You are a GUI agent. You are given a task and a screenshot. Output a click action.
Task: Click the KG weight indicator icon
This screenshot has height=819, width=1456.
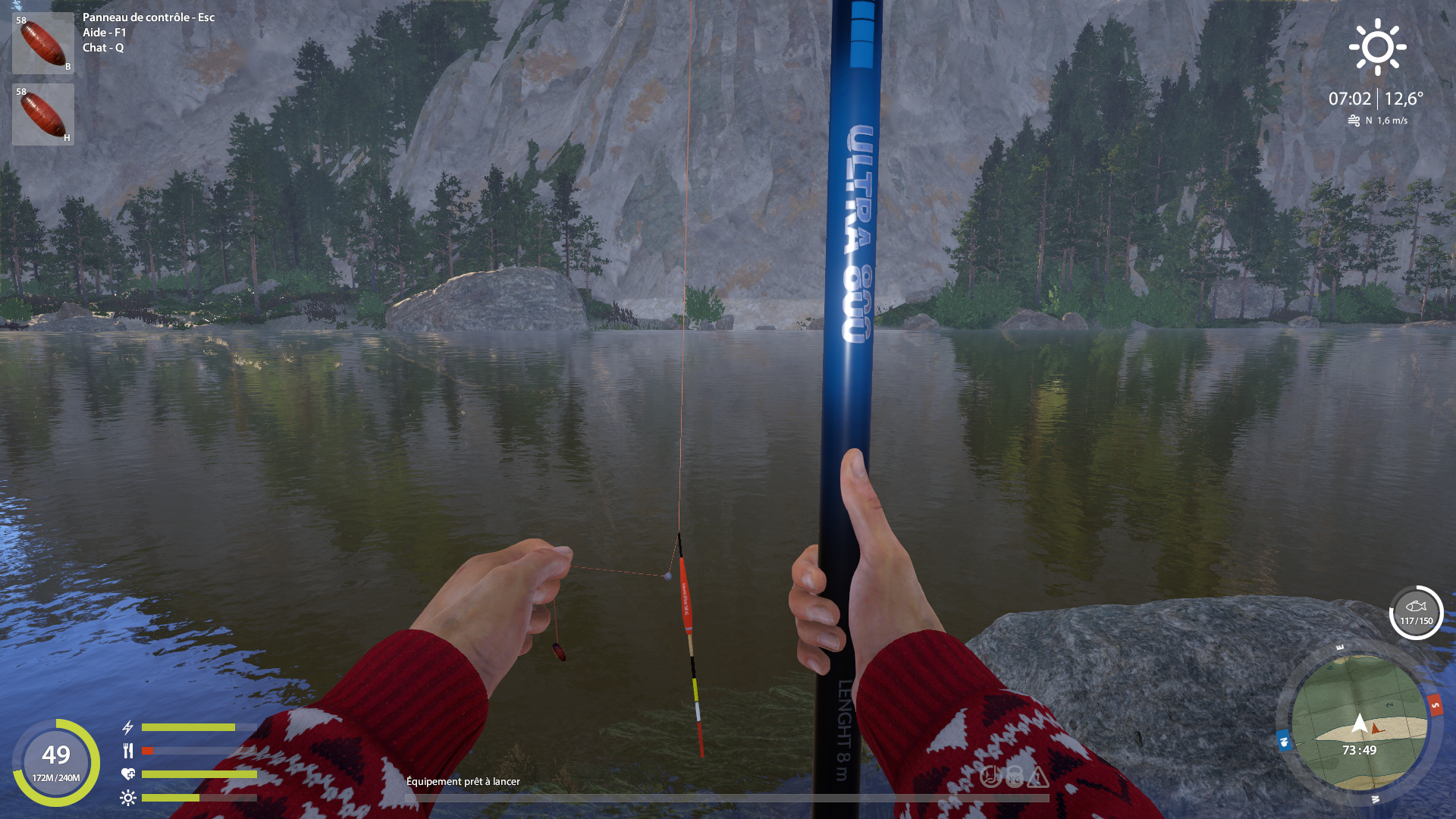click(x=1015, y=777)
